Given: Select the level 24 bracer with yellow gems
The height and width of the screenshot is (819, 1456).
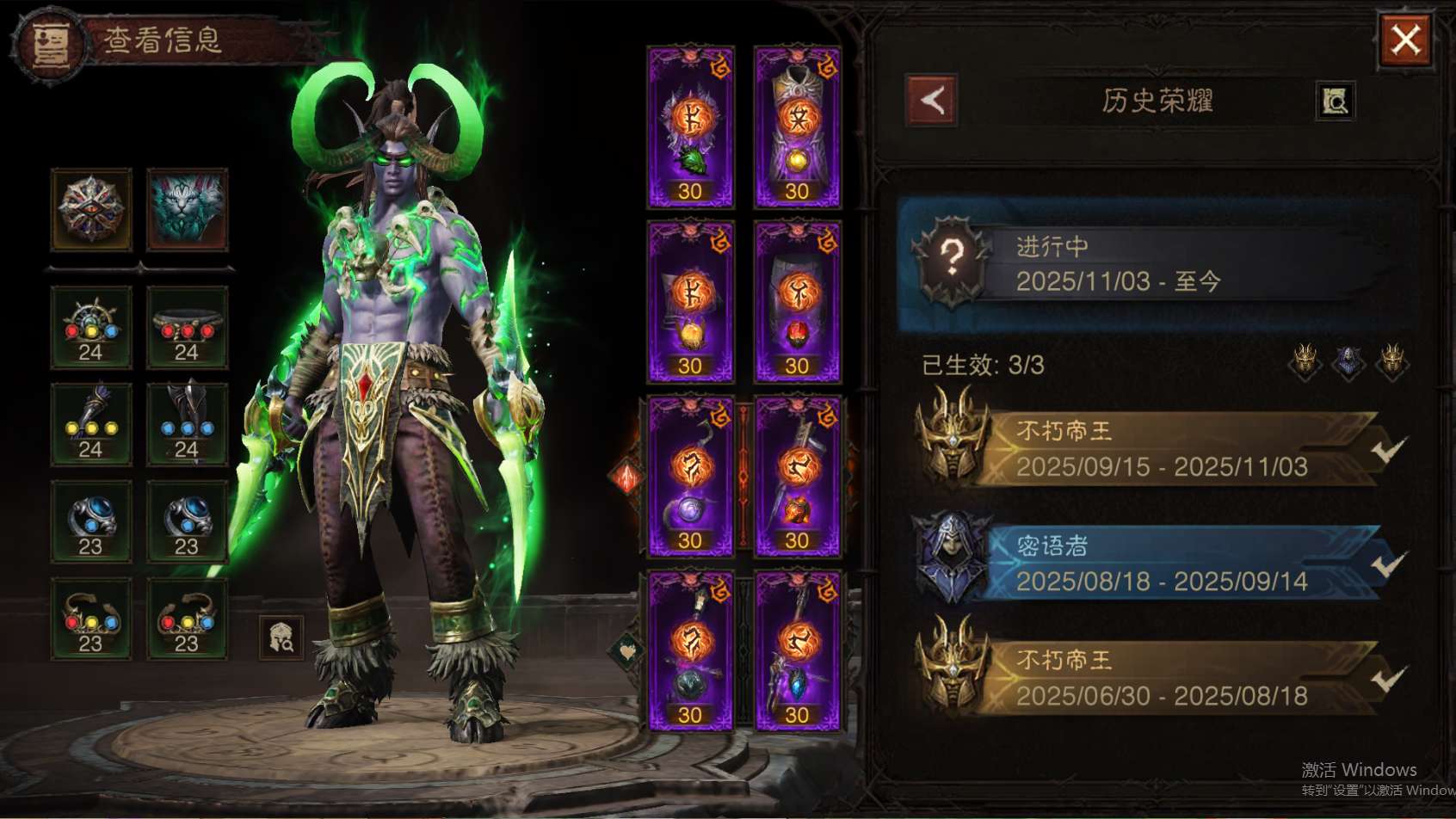Looking at the screenshot, I should 91,425.
